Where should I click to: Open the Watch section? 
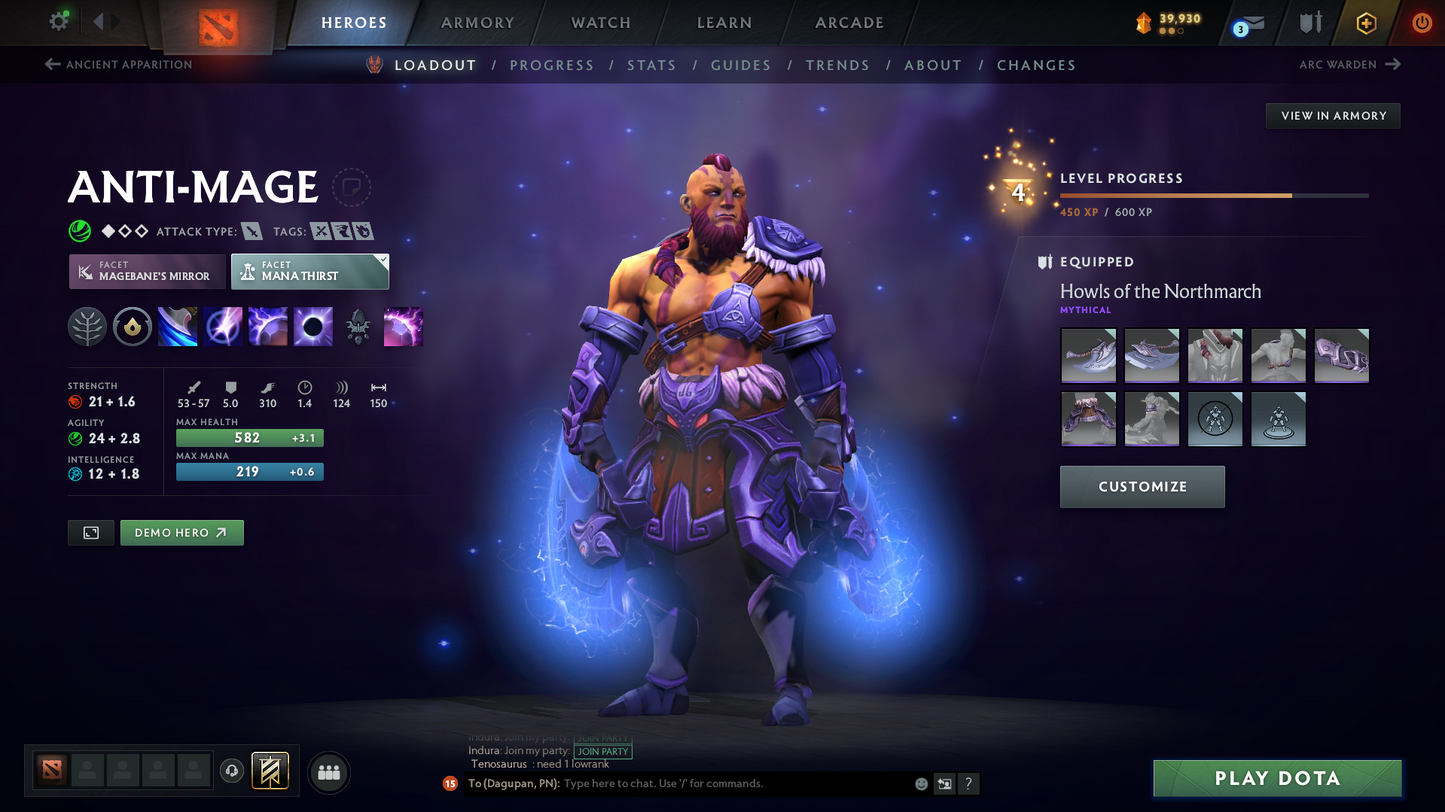click(601, 23)
